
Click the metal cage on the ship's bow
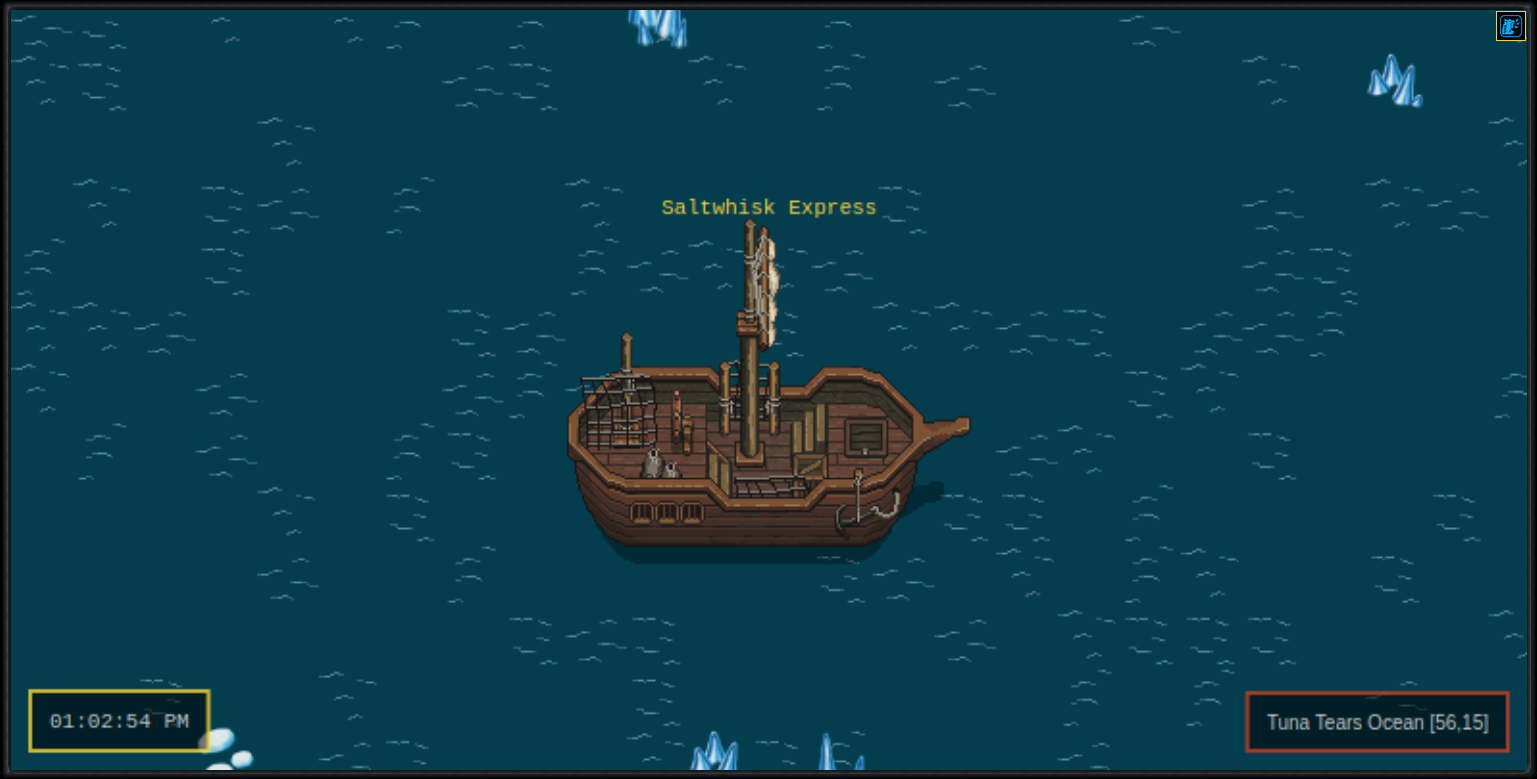pyautogui.click(x=620, y=413)
